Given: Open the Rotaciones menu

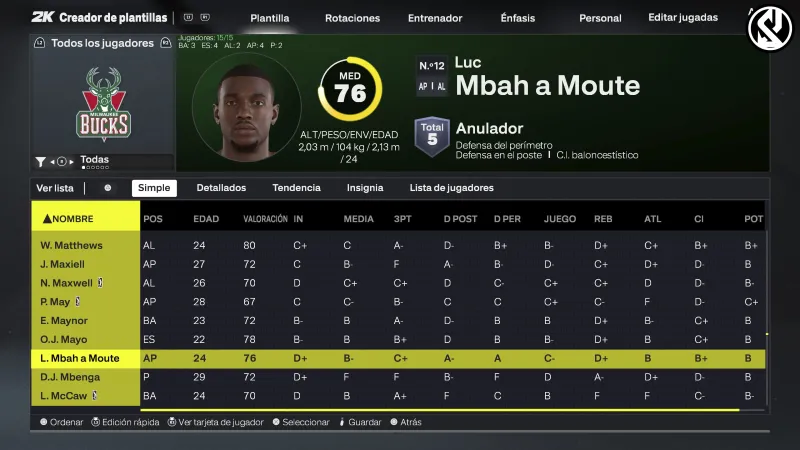Looking at the screenshot, I should pyautogui.click(x=352, y=18).
